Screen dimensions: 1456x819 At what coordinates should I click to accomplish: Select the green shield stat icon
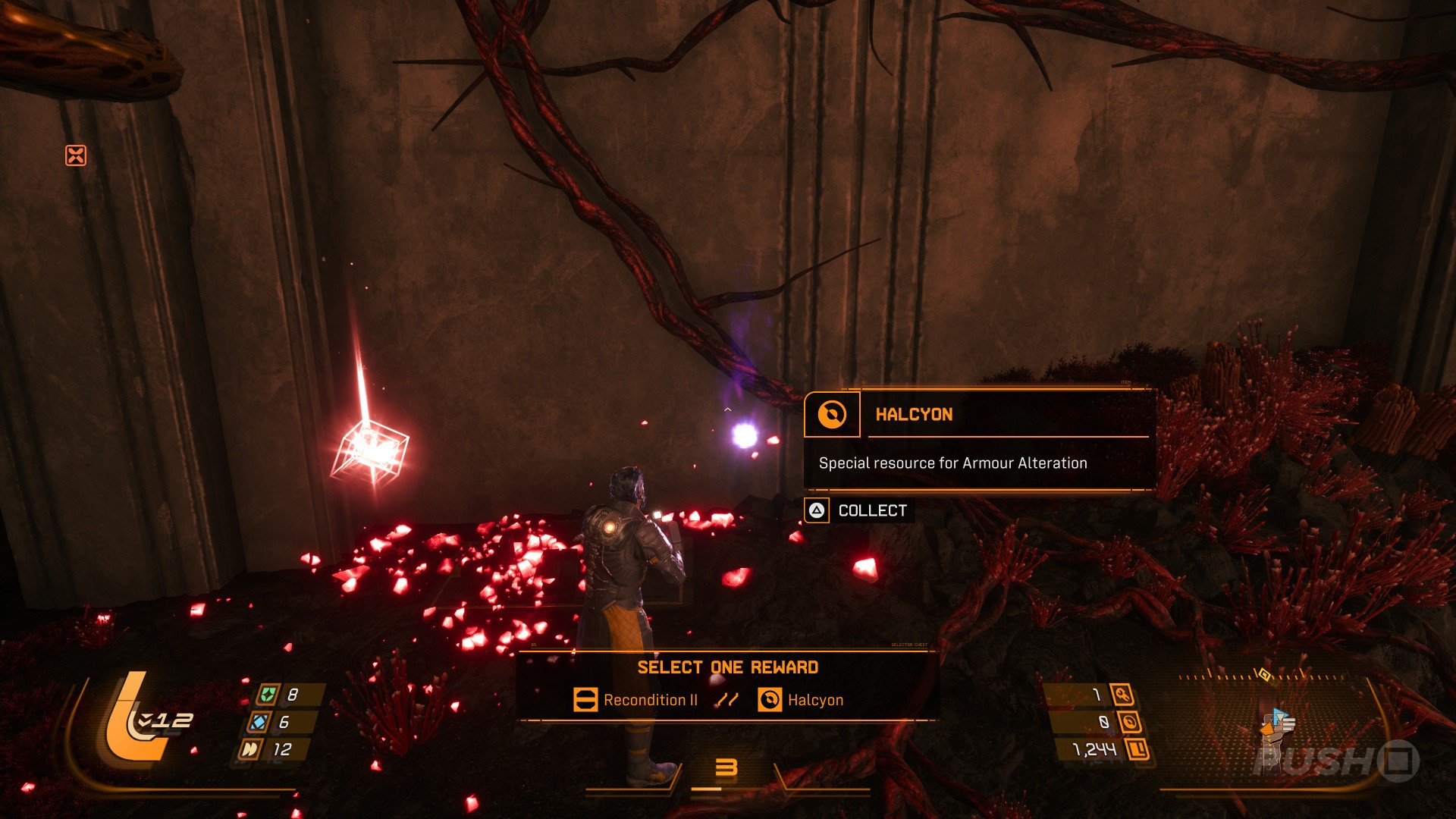pos(267,695)
